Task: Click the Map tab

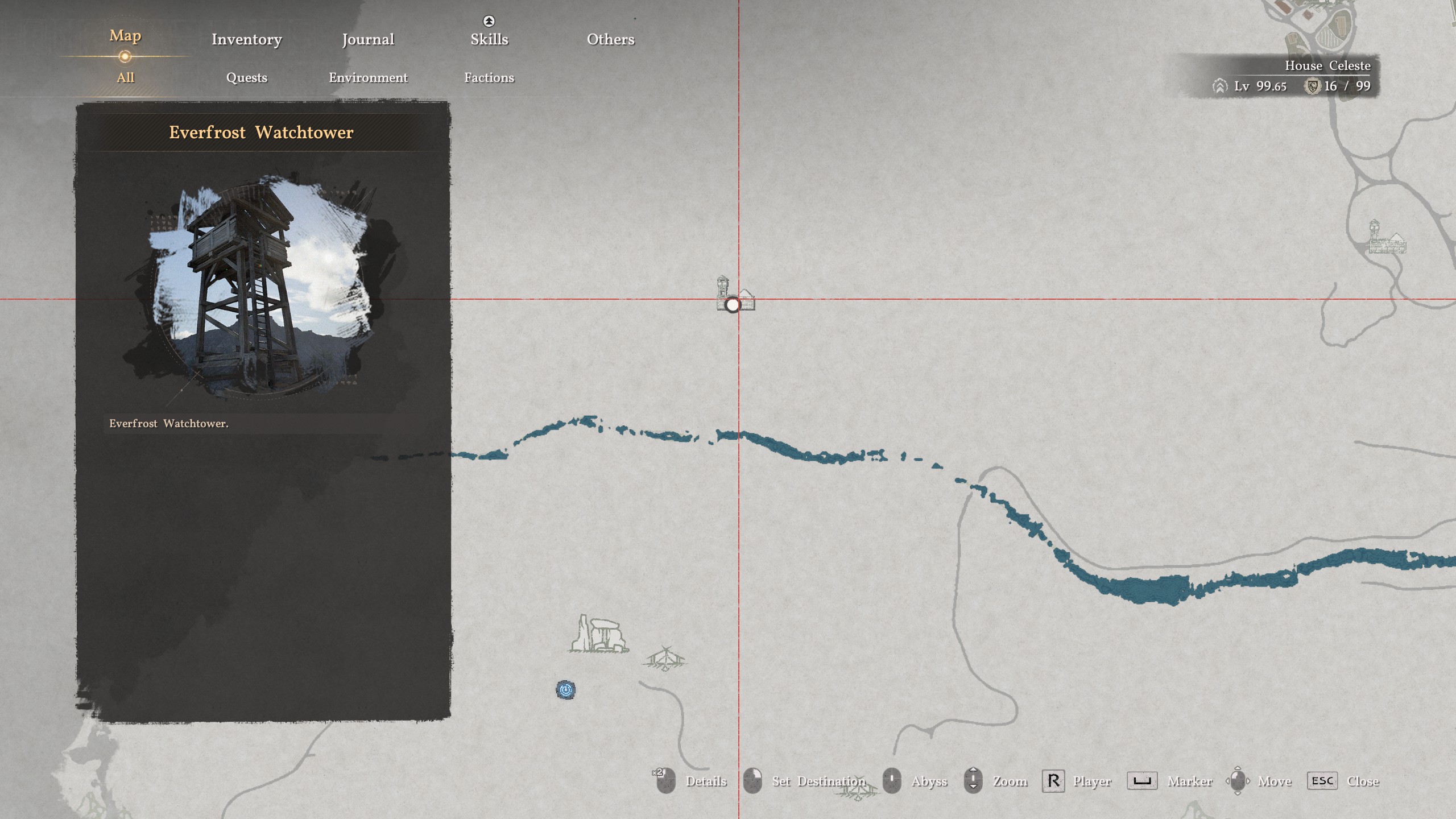Action: 125,36
